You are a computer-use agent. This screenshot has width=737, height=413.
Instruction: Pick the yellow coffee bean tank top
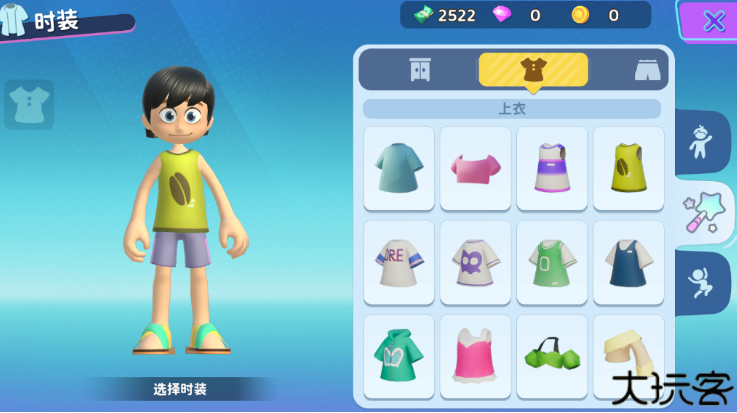(628, 167)
